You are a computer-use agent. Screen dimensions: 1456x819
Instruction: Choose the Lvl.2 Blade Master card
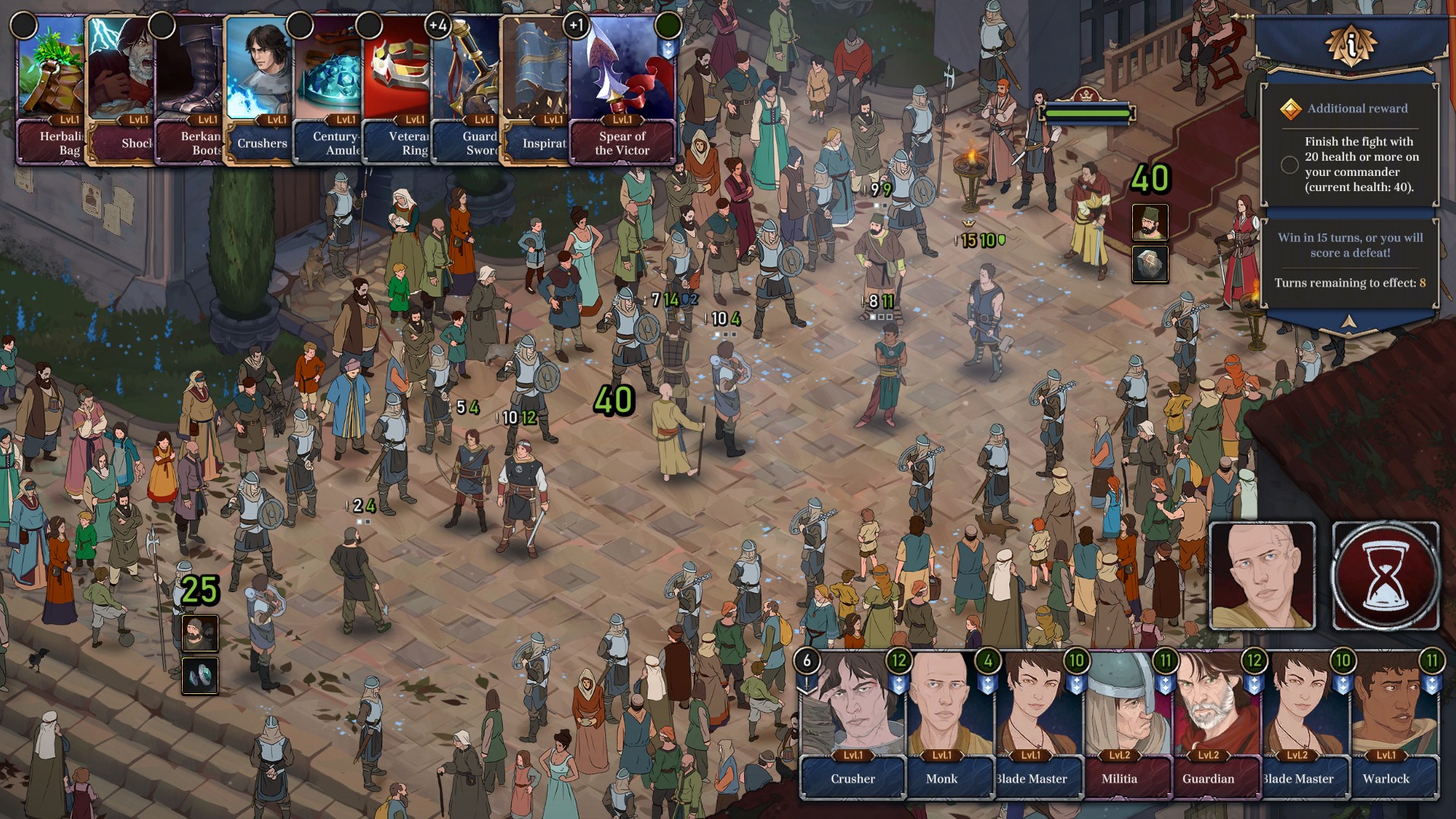tap(1298, 724)
